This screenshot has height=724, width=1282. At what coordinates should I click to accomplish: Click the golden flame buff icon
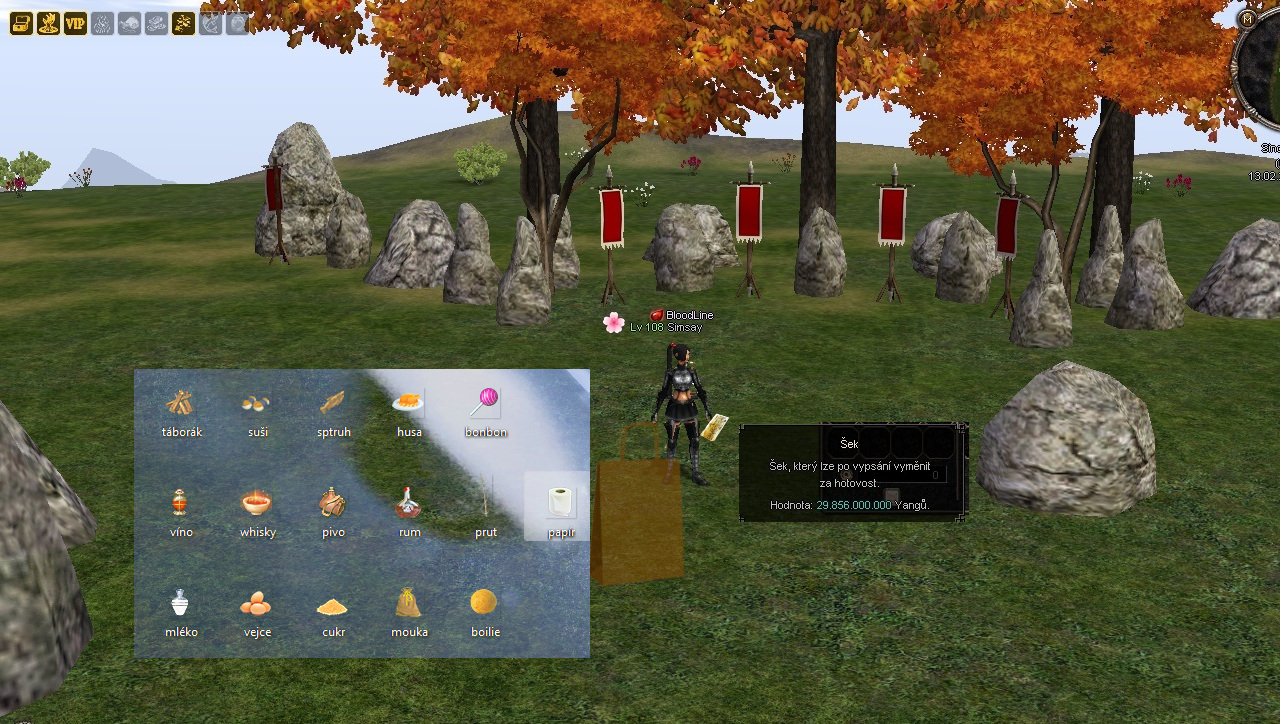pyautogui.click(x=48, y=24)
